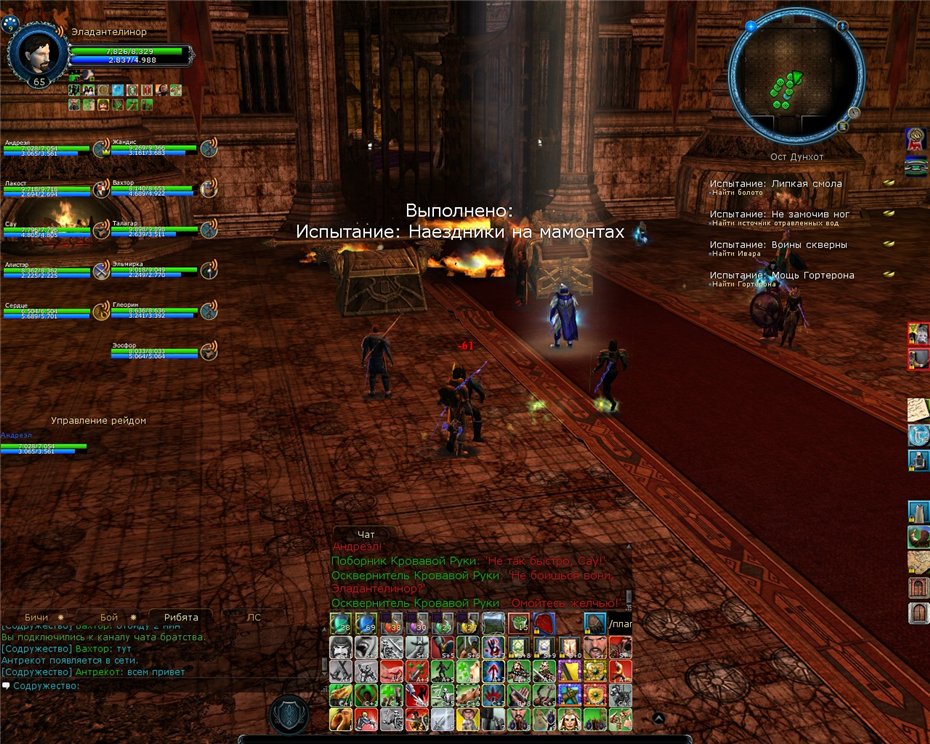Viewport: 930px width, 744px height.
Task: Open the Не замочив ног quest entry
Action: click(x=779, y=214)
